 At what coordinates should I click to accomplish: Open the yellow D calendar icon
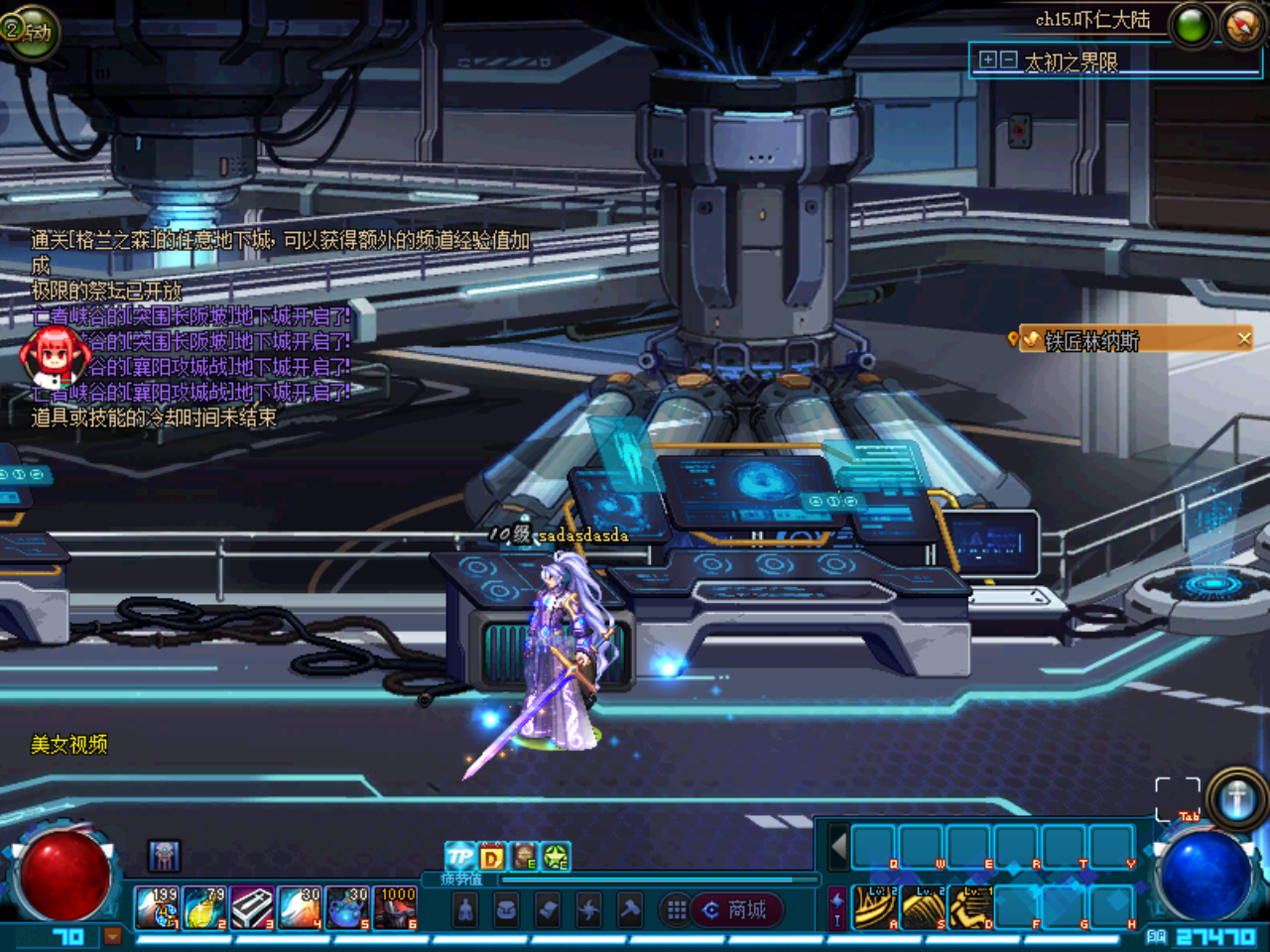[492, 856]
